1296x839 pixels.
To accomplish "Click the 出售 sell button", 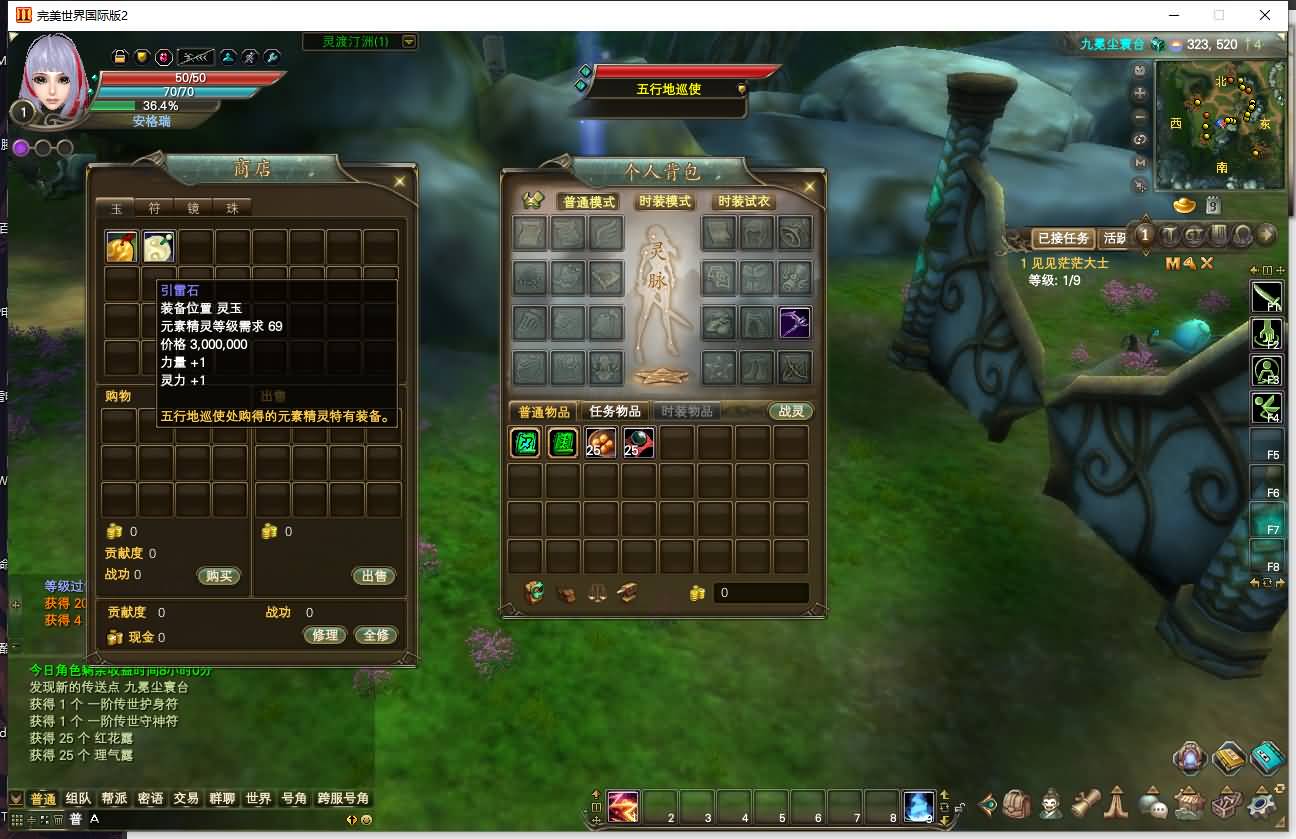I will click(374, 576).
